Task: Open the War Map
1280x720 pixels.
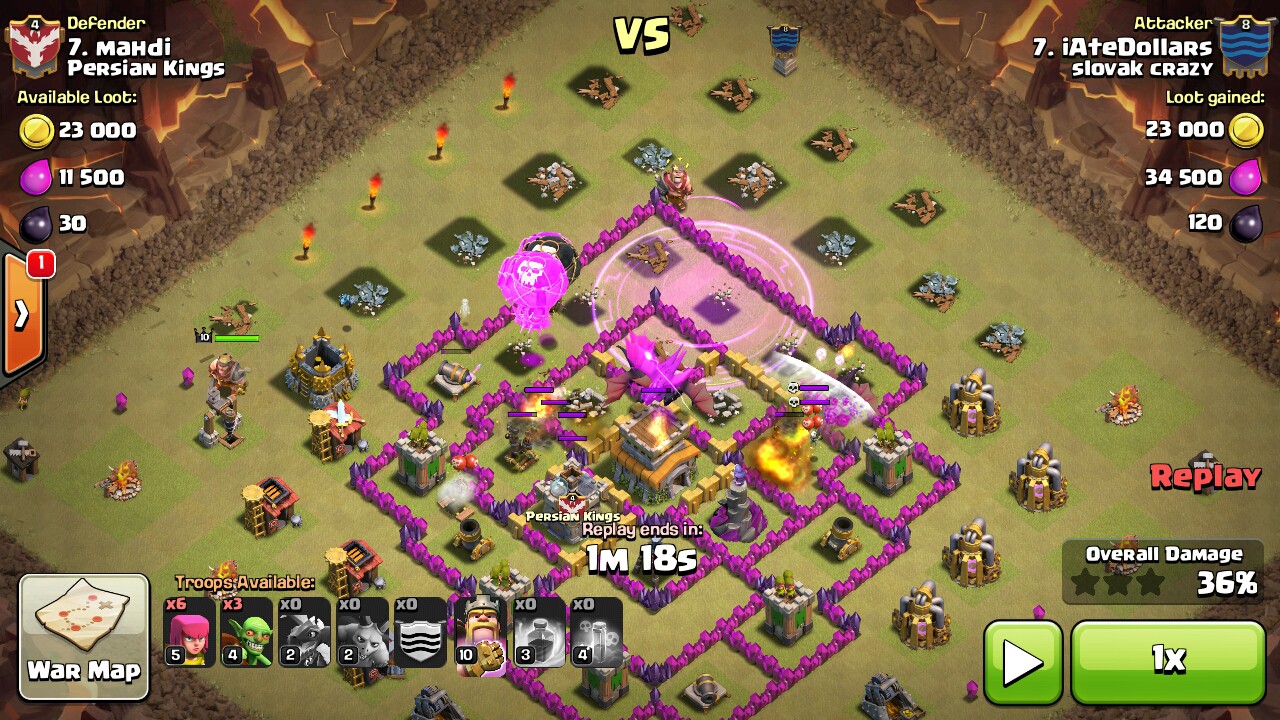Action: coord(84,636)
